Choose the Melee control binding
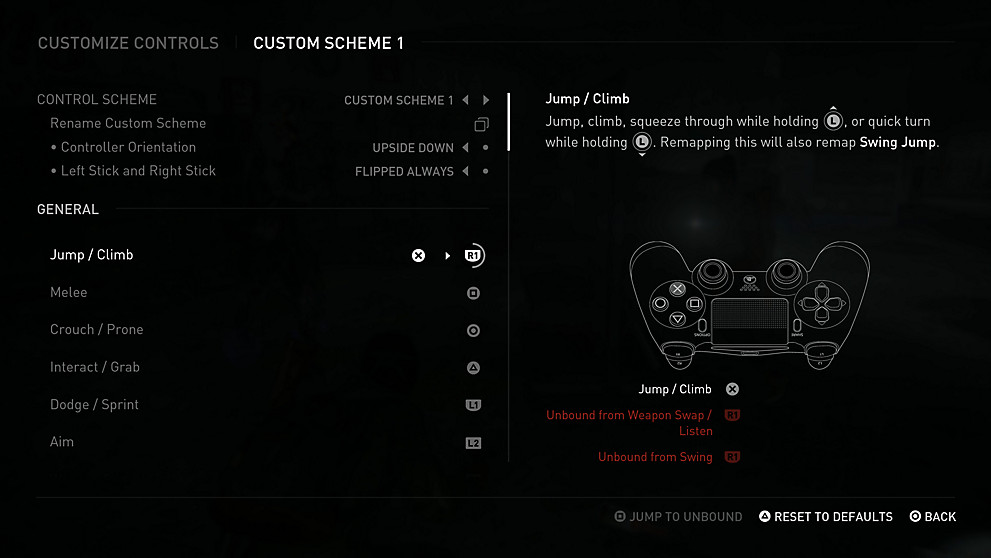 (69, 292)
